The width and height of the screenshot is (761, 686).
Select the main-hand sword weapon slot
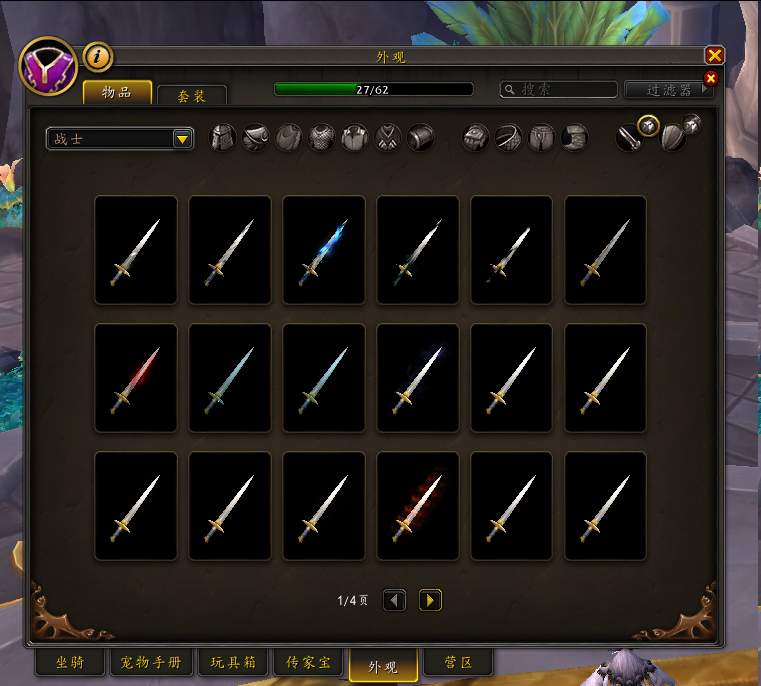click(x=629, y=139)
